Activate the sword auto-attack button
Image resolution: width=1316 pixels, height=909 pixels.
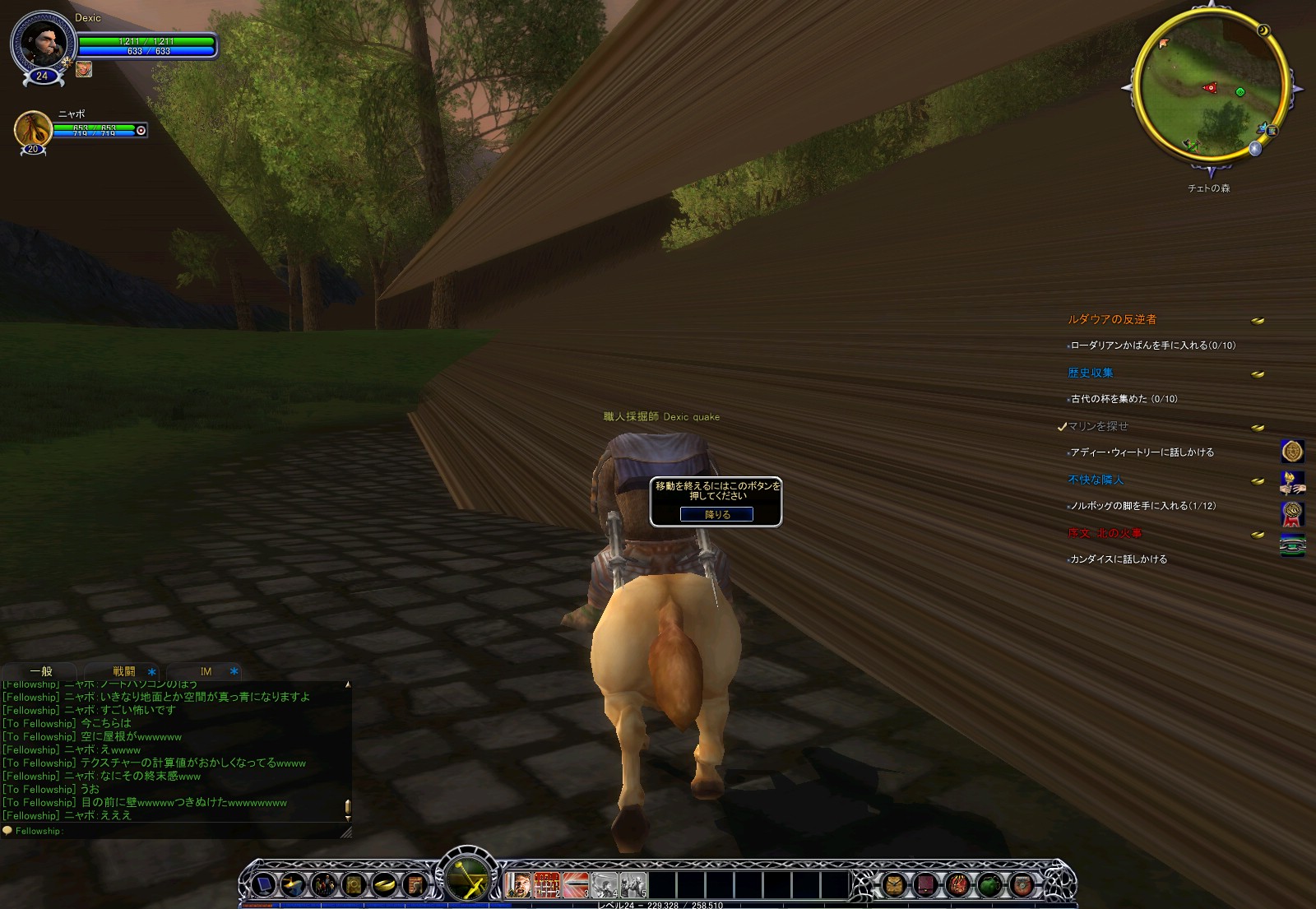pyautogui.click(x=467, y=879)
